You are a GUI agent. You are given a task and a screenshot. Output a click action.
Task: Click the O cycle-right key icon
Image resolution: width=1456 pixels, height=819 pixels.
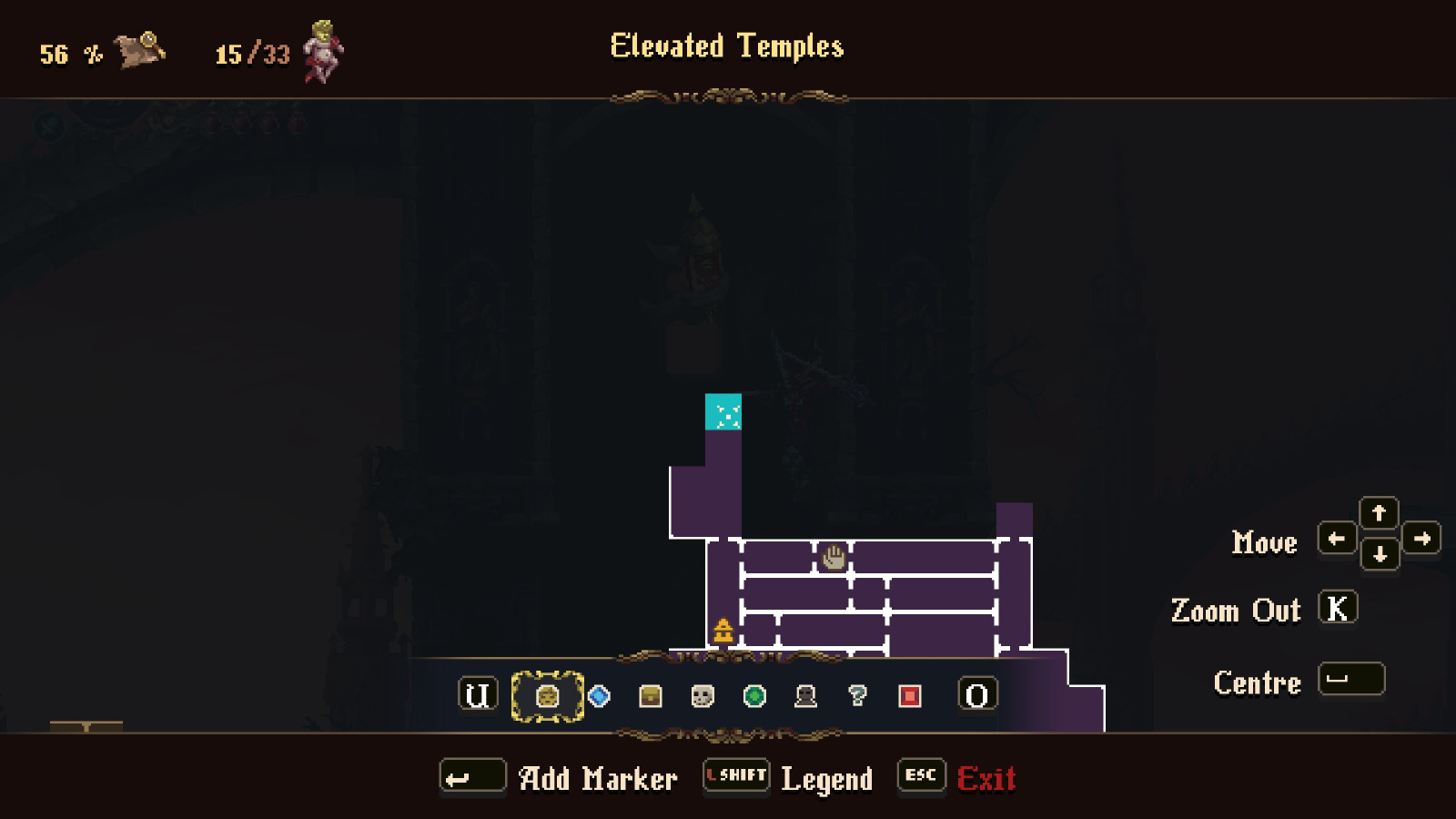(977, 694)
